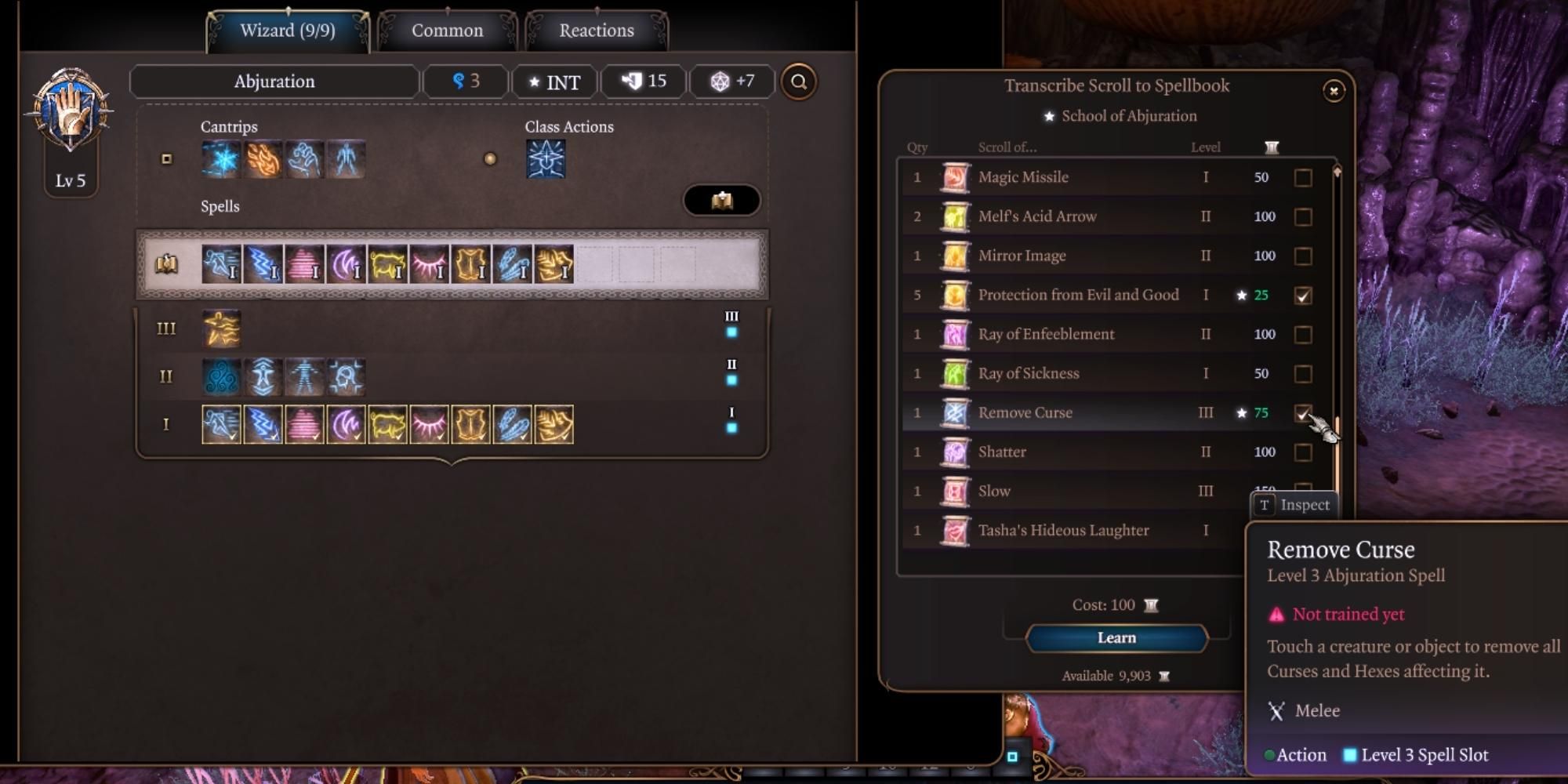Uncheck the Remove Curse checkbox
Screen dimensions: 1568x784
pyautogui.click(x=1304, y=412)
